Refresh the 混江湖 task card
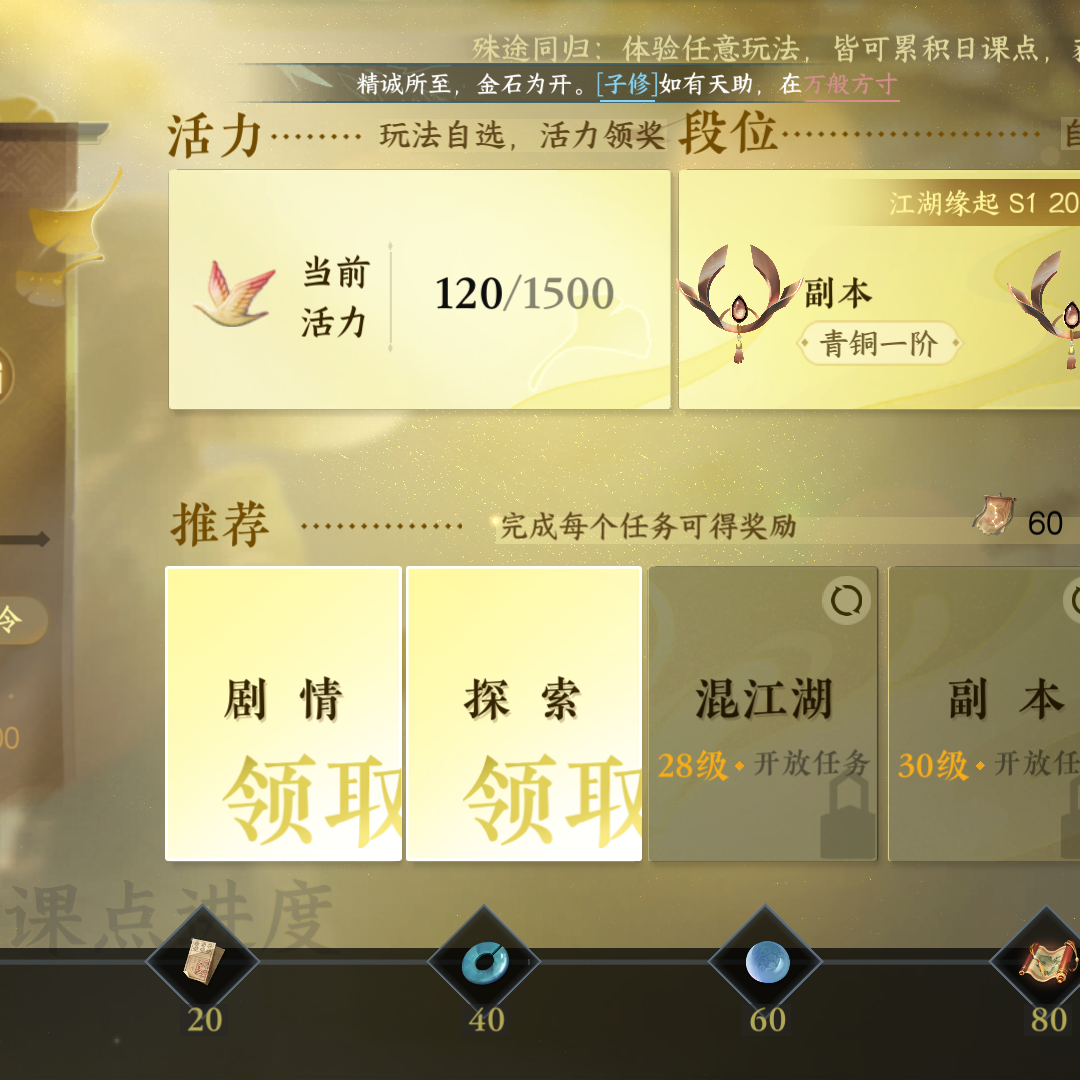Viewport: 1080px width, 1080px height. [x=846, y=601]
